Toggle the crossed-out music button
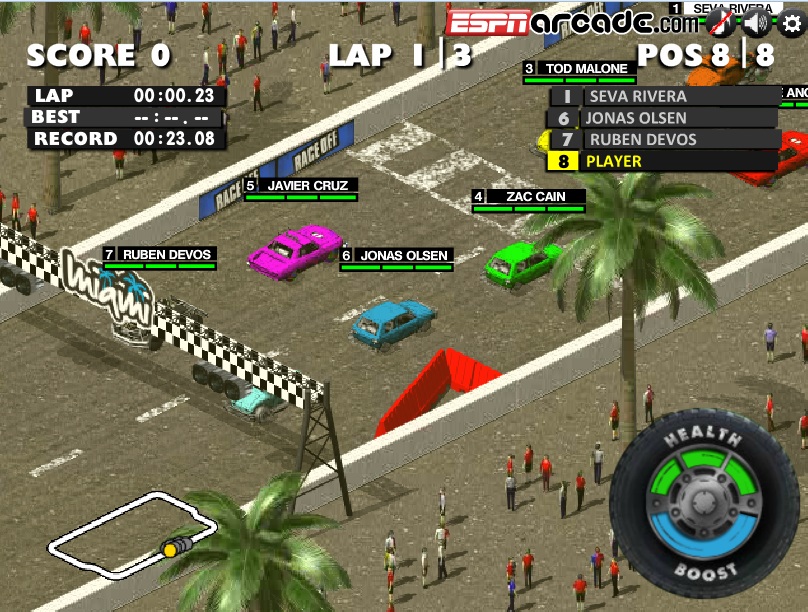The height and width of the screenshot is (612, 808). (x=723, y=23)
